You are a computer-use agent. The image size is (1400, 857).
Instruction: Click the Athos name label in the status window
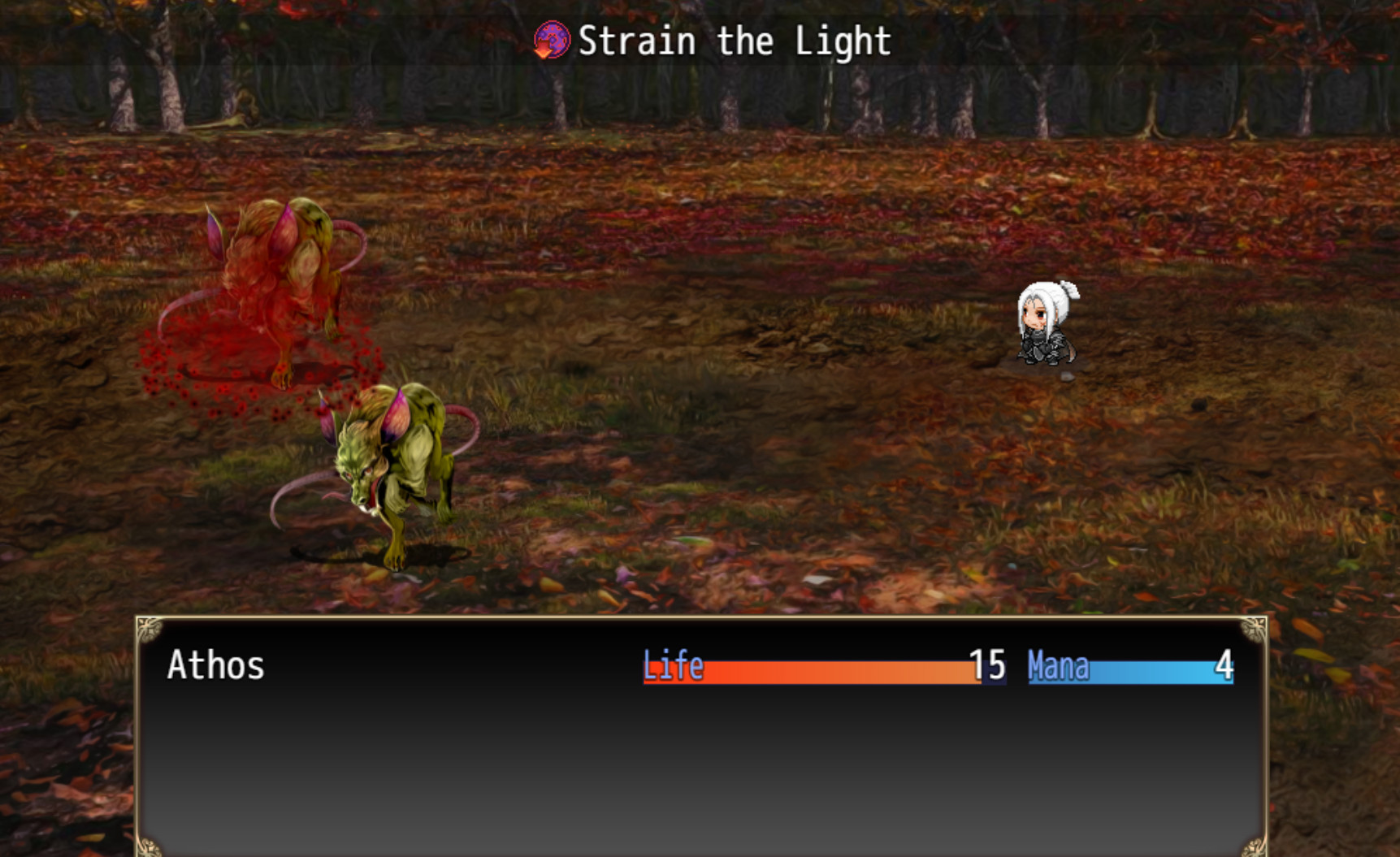point(216,666)
